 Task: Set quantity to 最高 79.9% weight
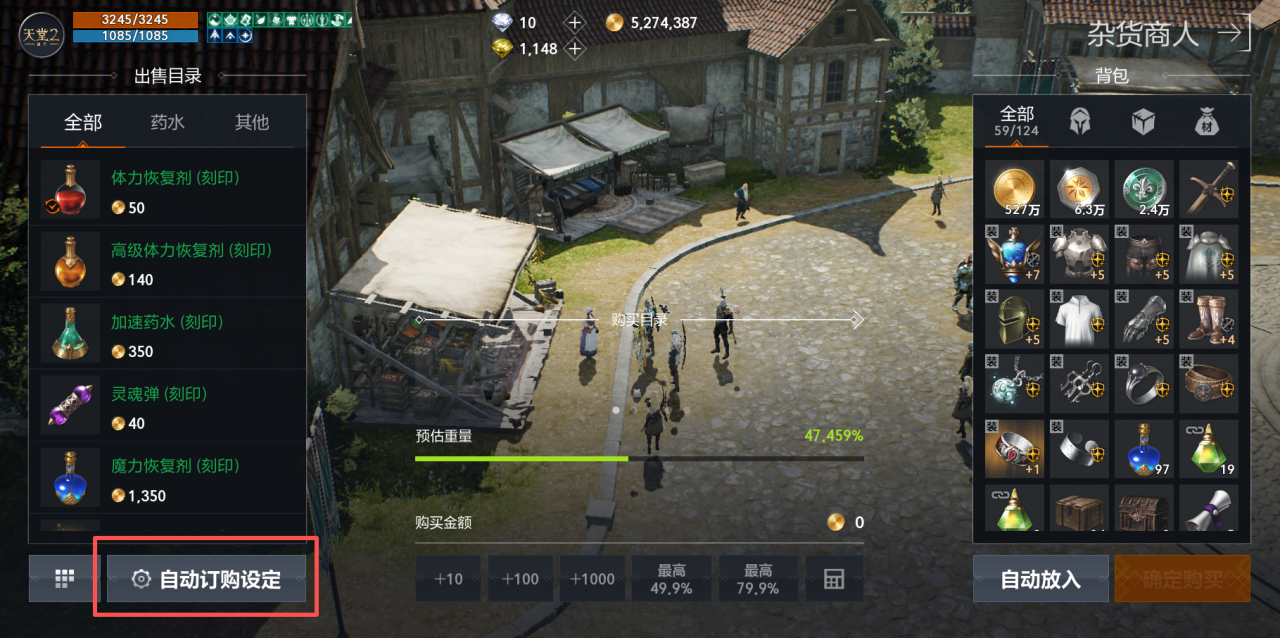point(758,579)
